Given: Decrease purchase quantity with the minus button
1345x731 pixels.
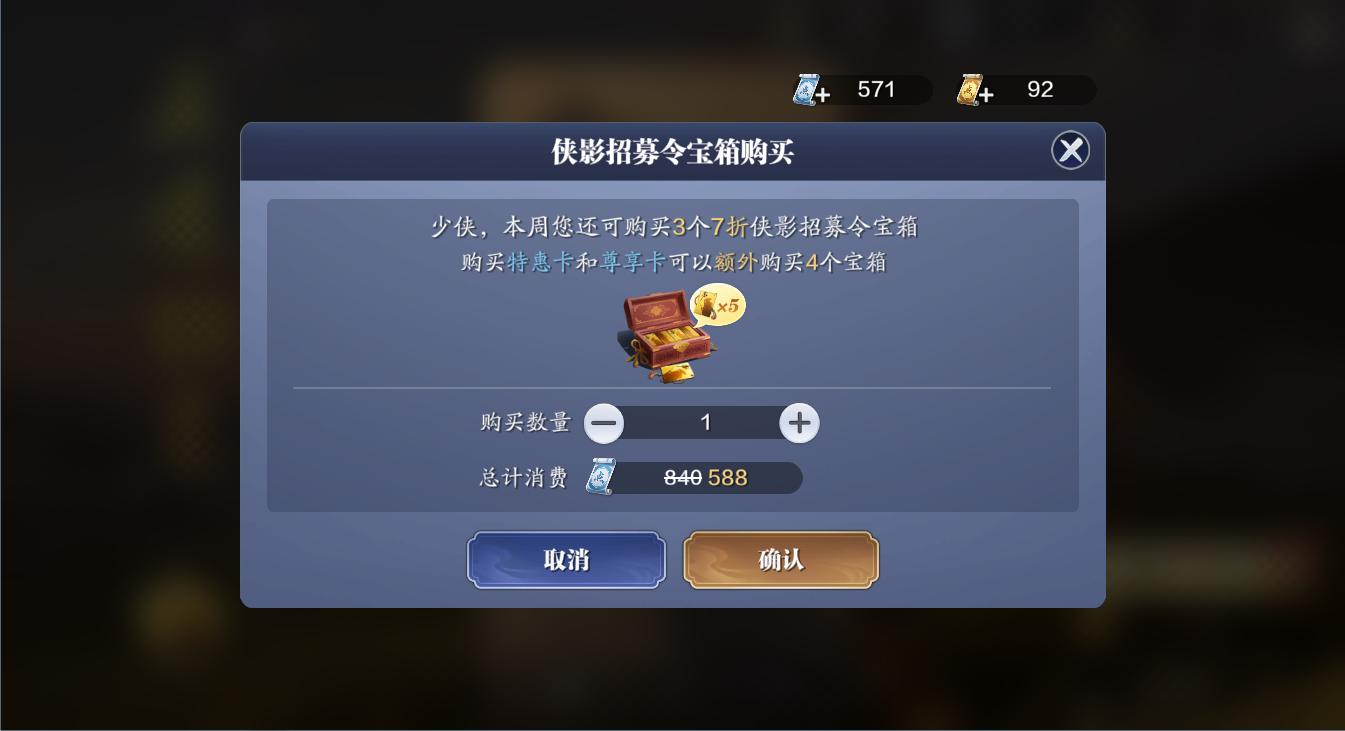Looking at the screenshot, I should click(604, 422).
